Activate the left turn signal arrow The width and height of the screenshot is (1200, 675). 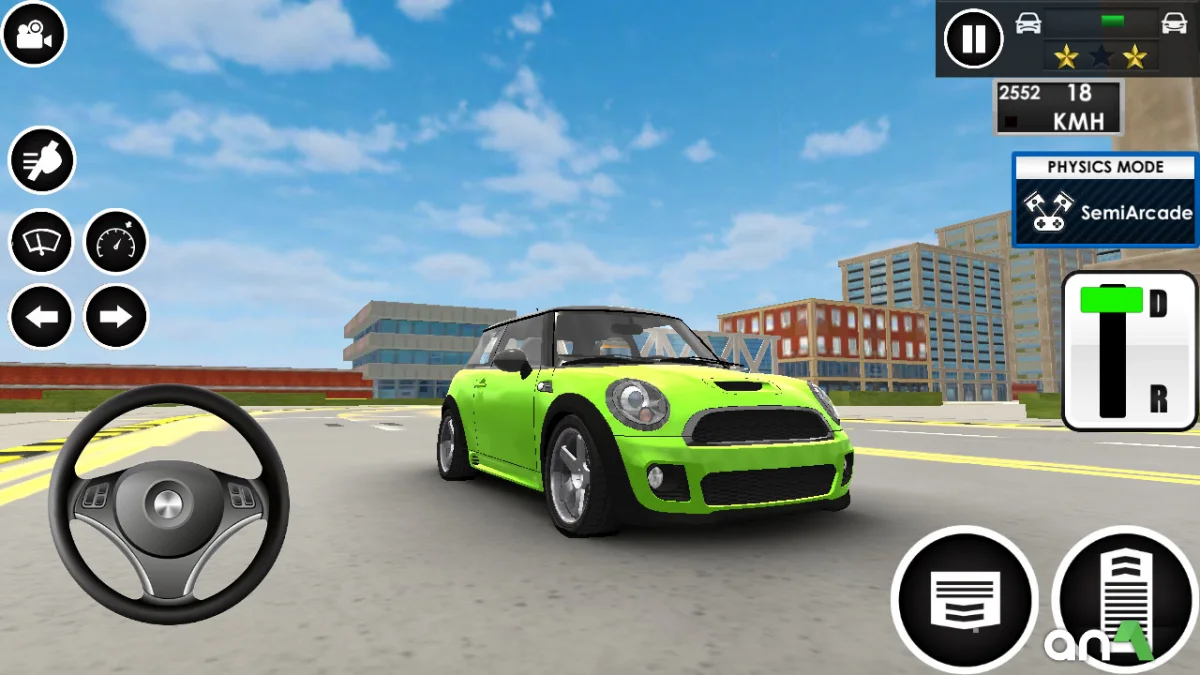(x=41, y=317)
